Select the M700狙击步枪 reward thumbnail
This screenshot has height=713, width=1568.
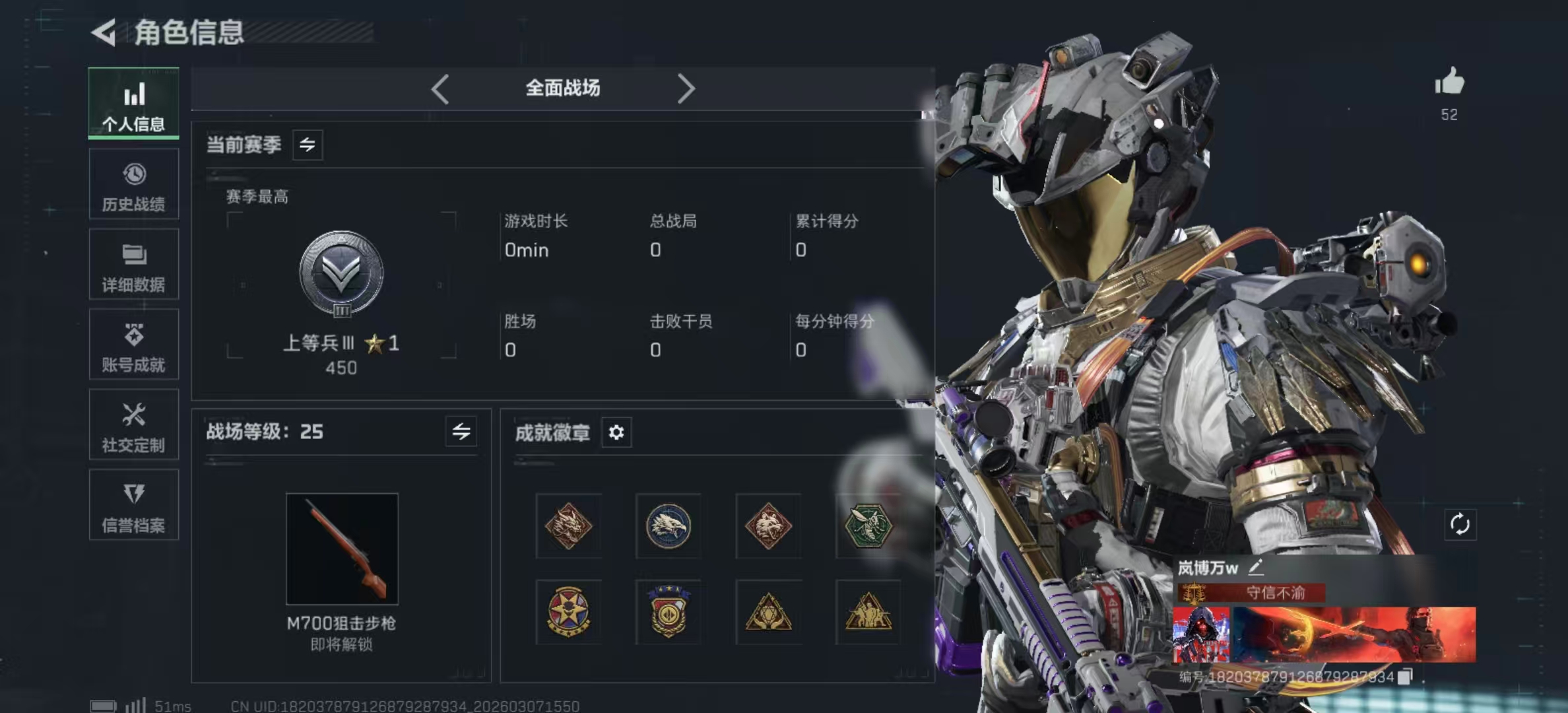(x=342, y=549)
